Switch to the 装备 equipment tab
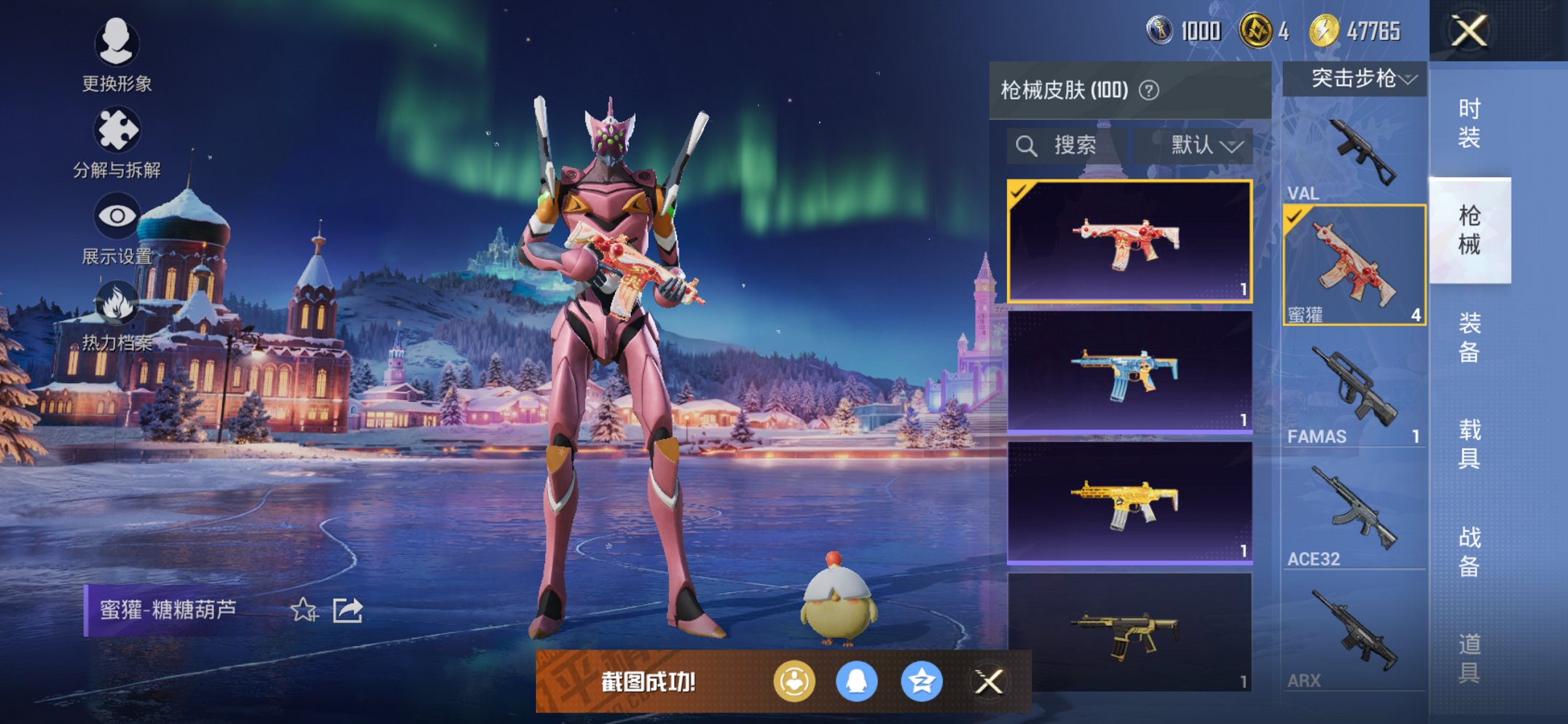Viewport: 1568px width, 724px height. [x=1469, y=337]
